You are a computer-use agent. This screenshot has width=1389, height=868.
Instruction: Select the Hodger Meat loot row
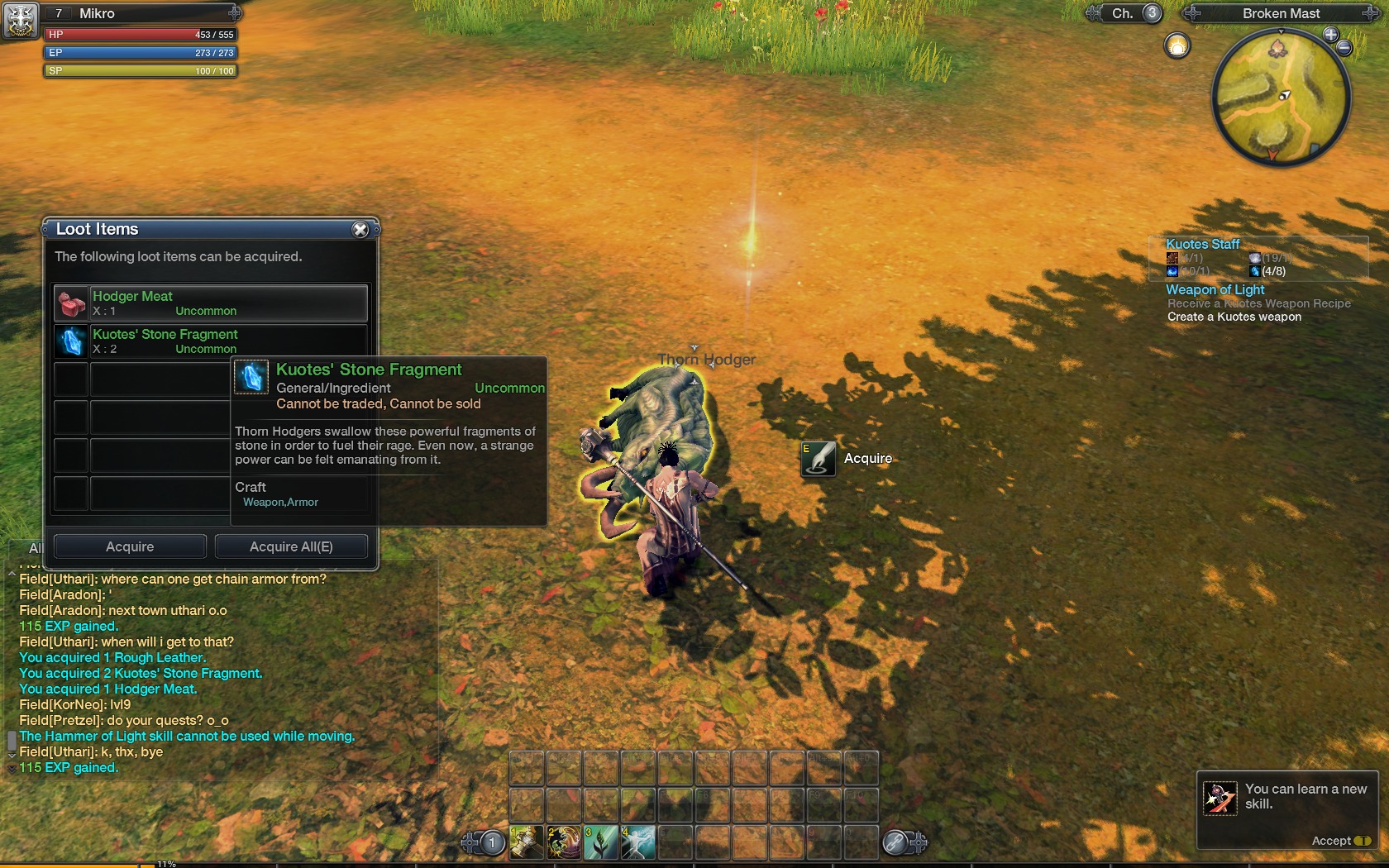pyautogui.click(x=211, y=303)
